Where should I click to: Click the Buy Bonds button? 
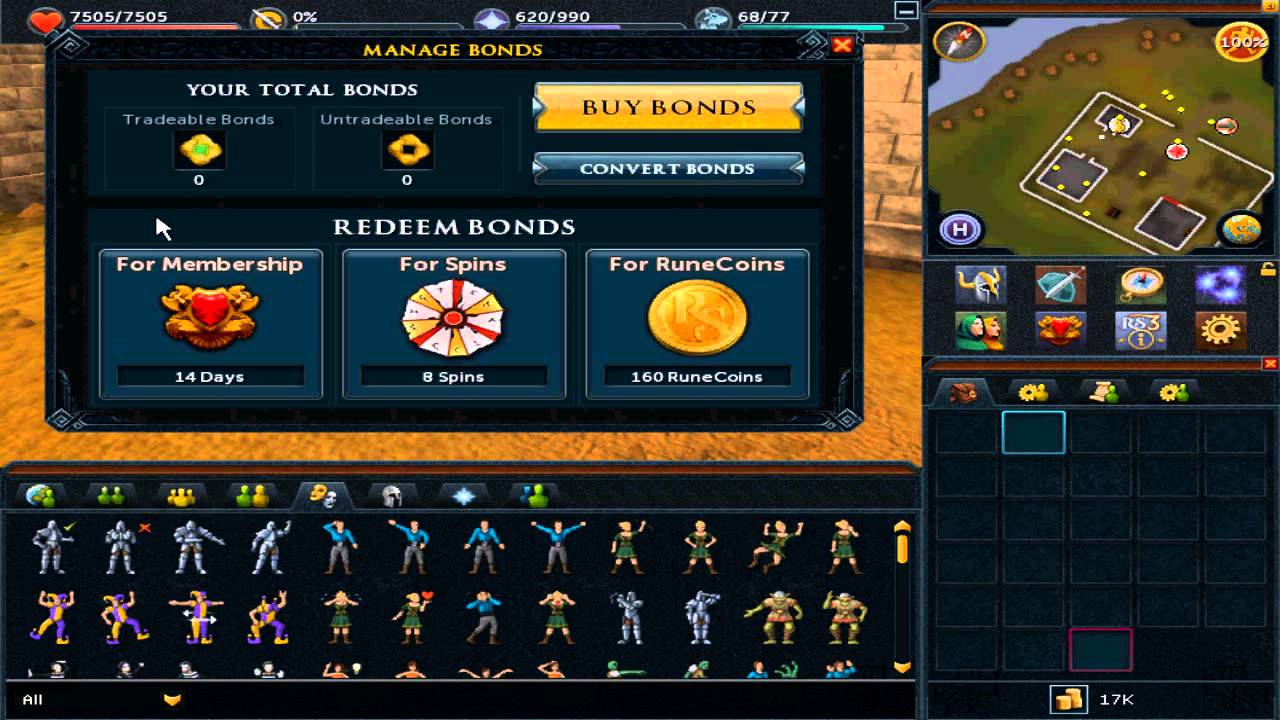click(x=668, y=107)
